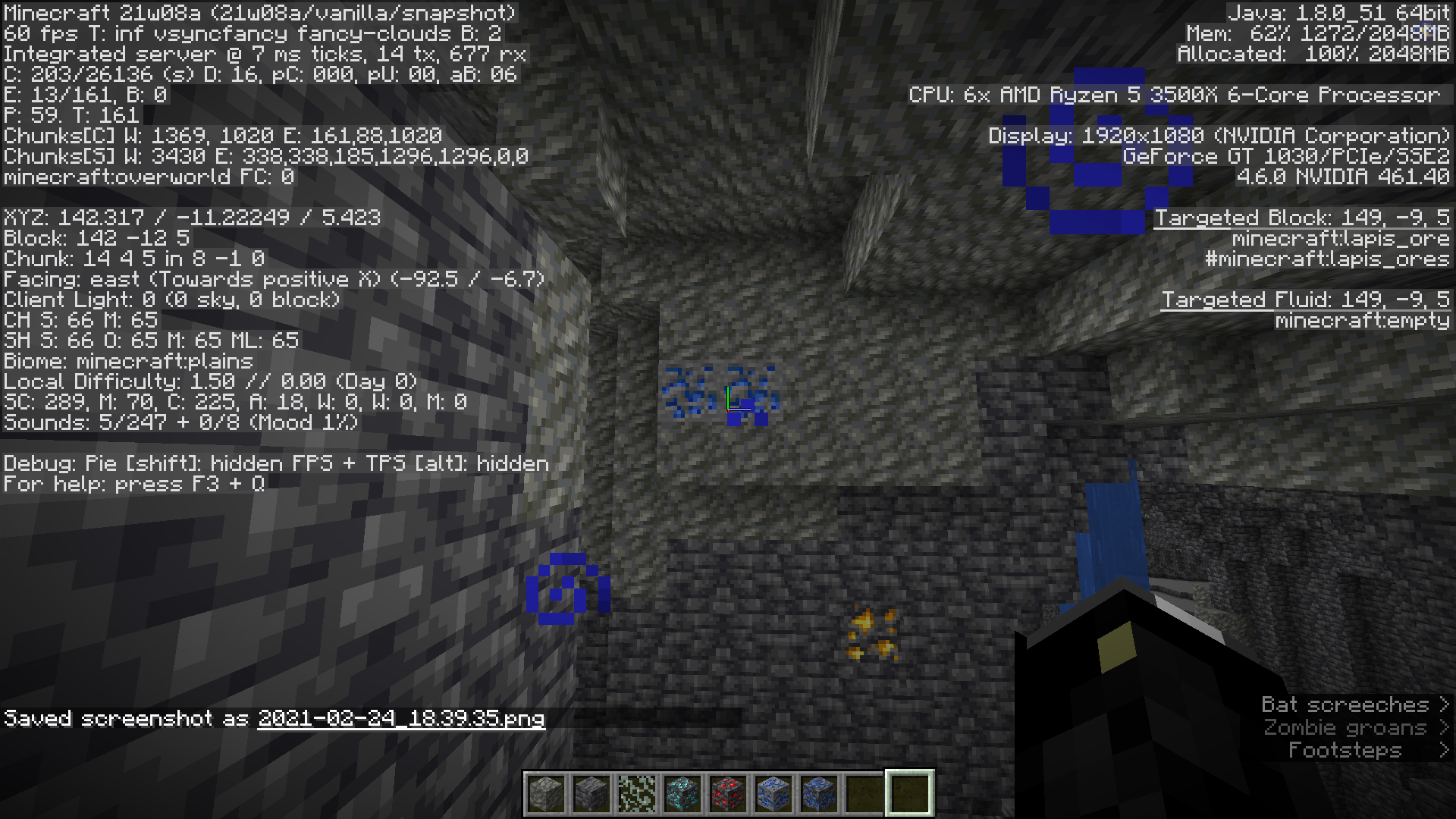Select the light gray tuff block slot

click(x=546, y=793)
